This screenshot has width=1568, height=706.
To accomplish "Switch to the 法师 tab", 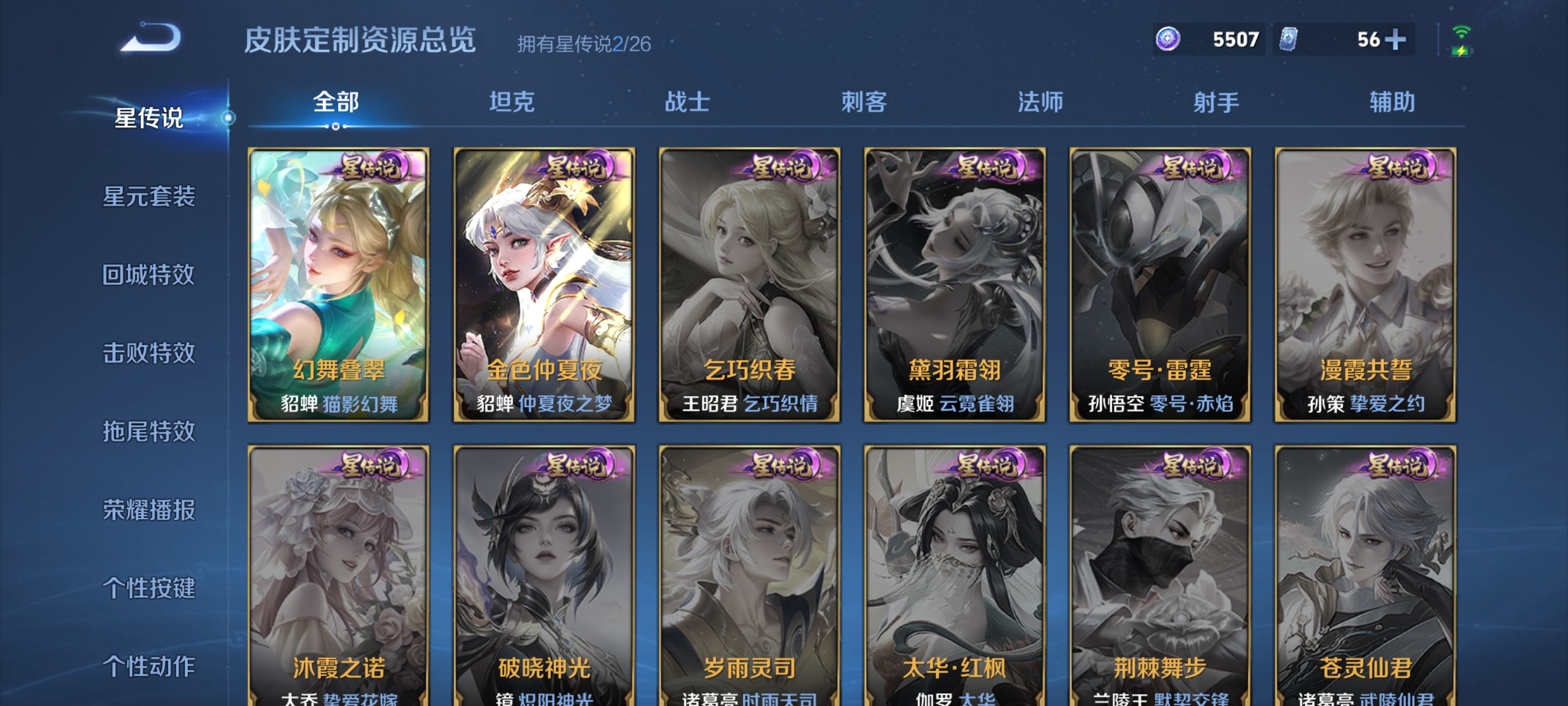I will tap(1040, 103).
